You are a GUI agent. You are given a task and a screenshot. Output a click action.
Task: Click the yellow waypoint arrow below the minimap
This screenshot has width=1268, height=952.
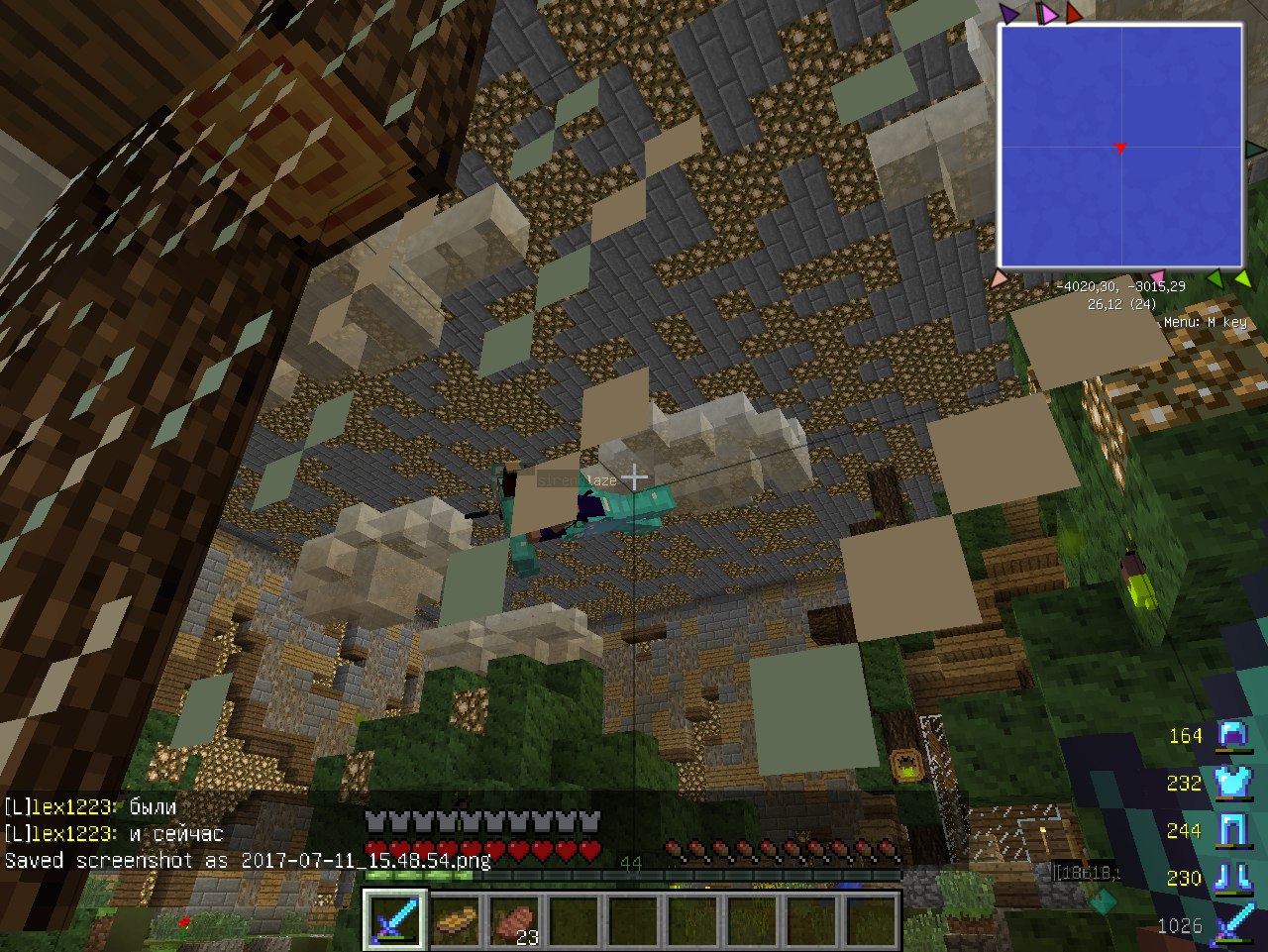click(x=1242, y=280)
